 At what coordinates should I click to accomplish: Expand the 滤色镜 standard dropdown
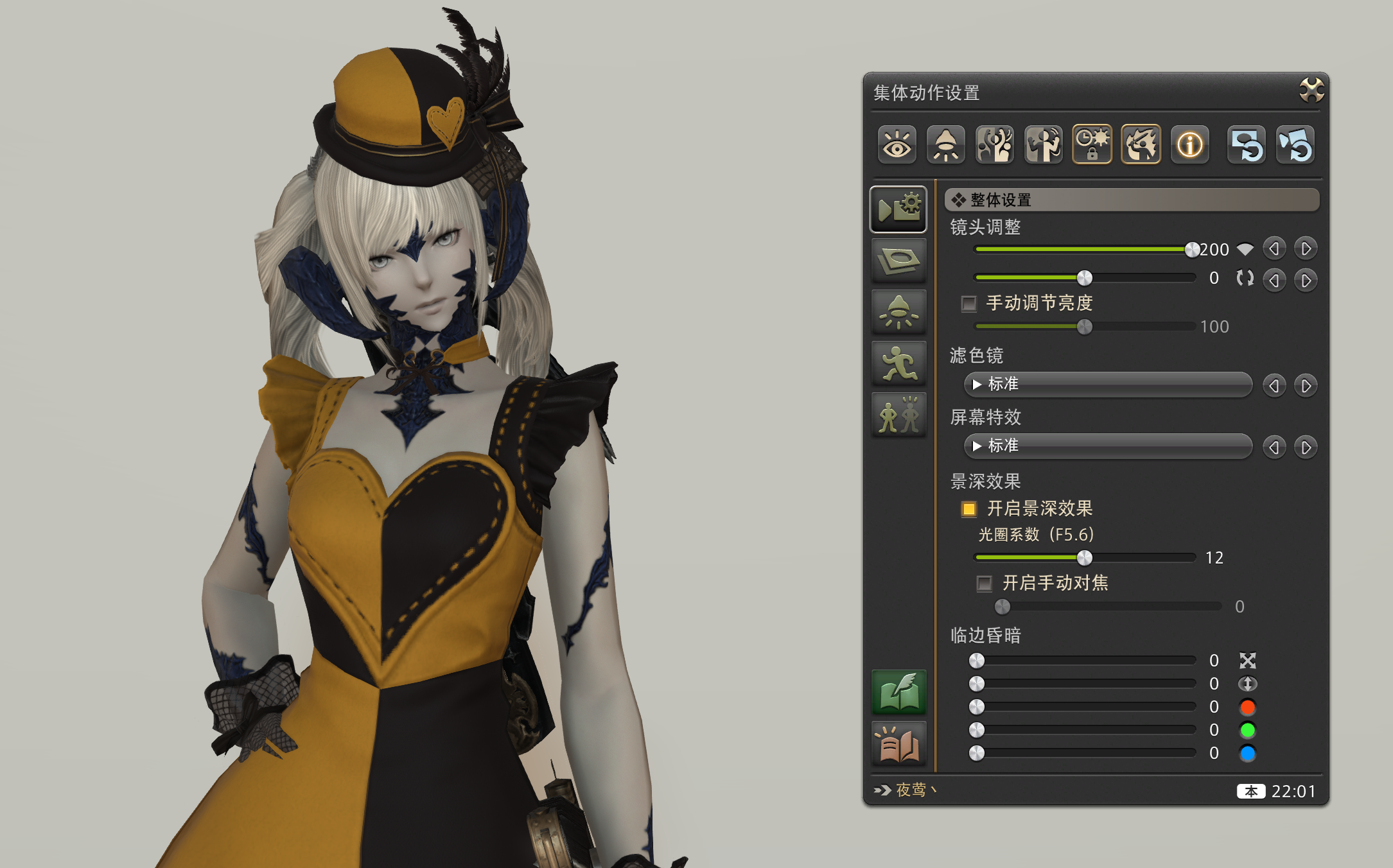pyautogui.click(x=1108, y=385)
